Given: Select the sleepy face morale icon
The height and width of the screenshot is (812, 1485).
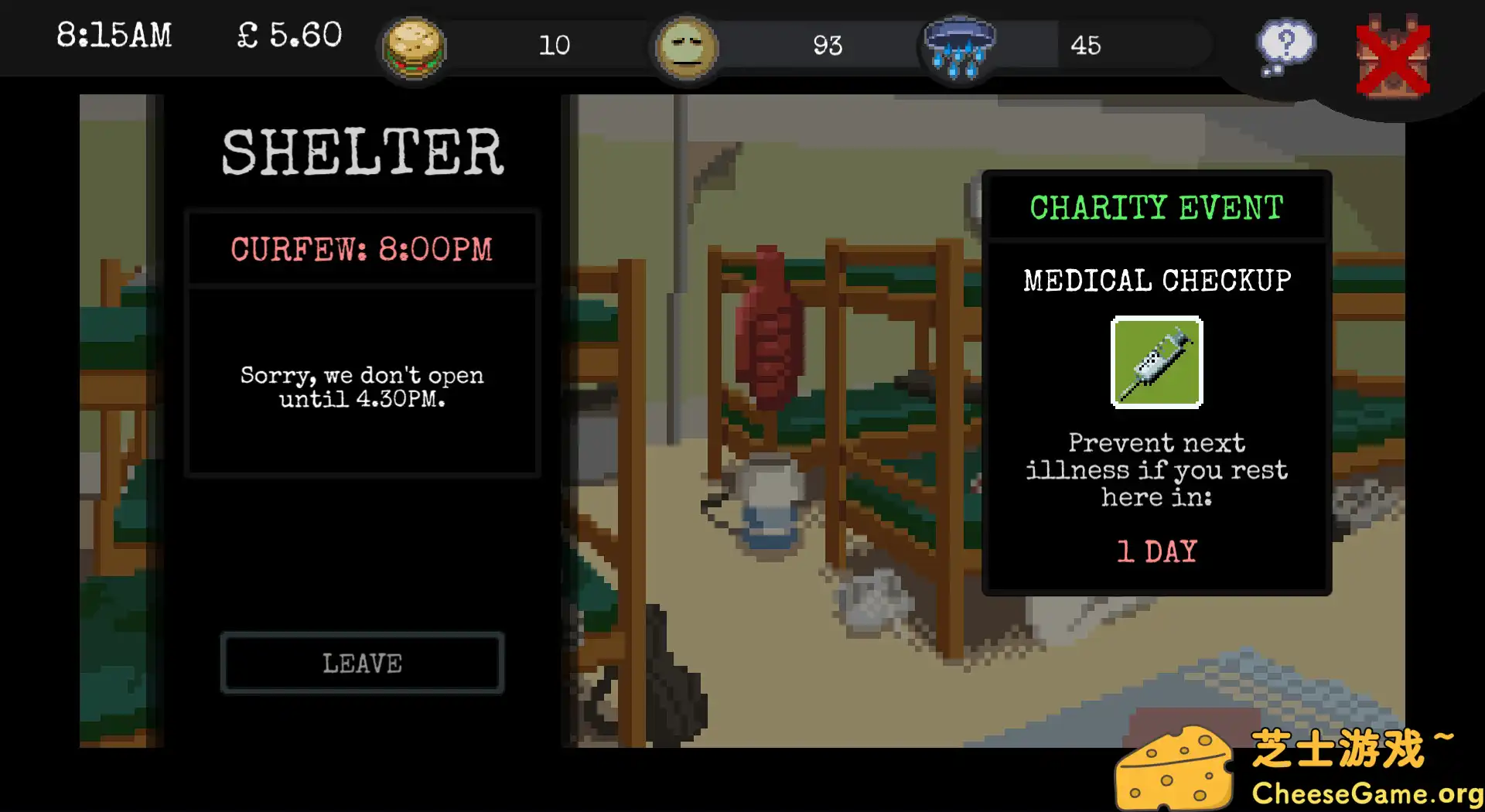Looking at the screenshot, I should pos(687,48).
